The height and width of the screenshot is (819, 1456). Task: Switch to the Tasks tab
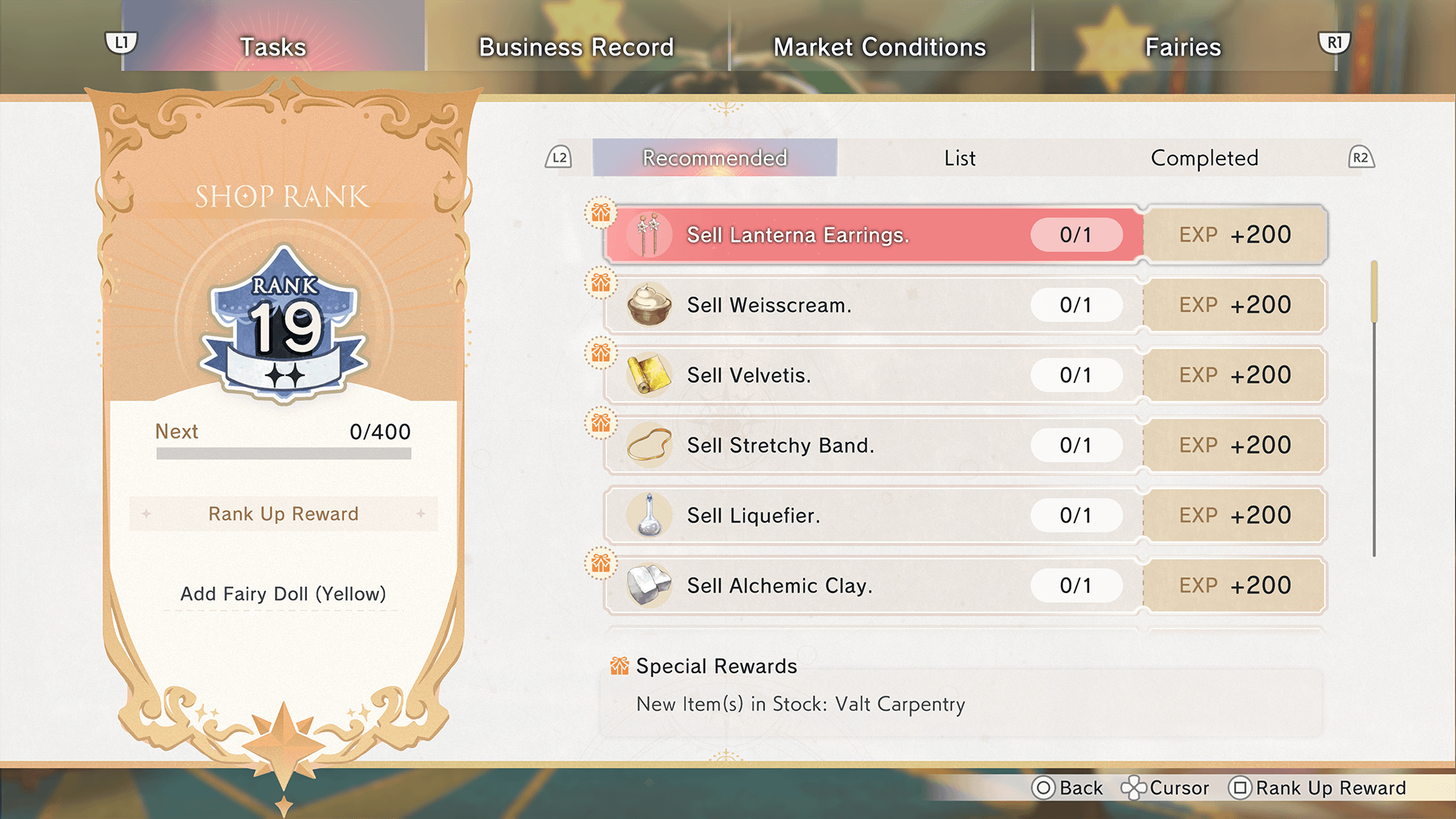coord(273,47)
